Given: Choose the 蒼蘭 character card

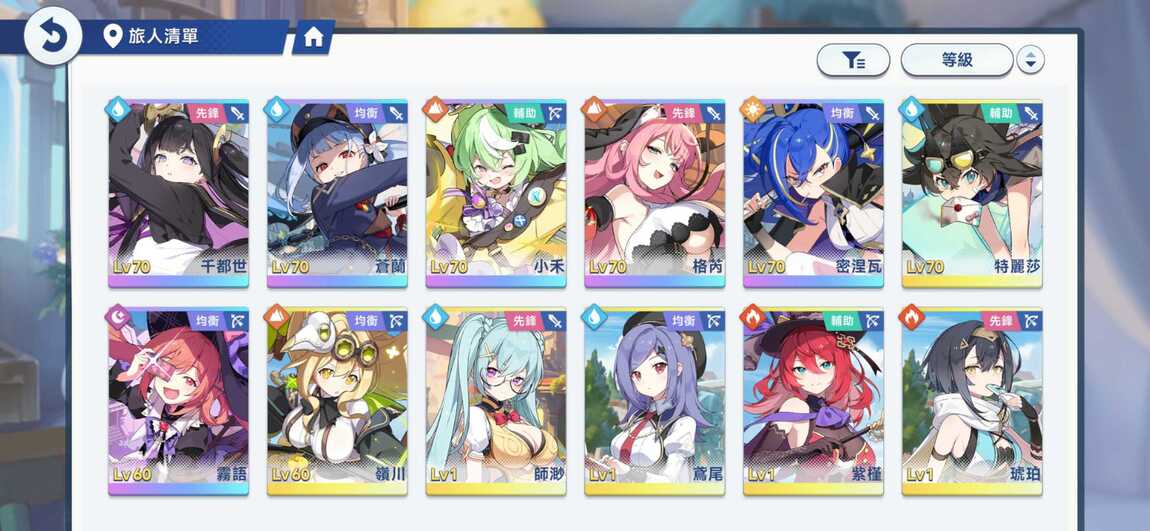Looking at the screenshot, I should point(337,193).
